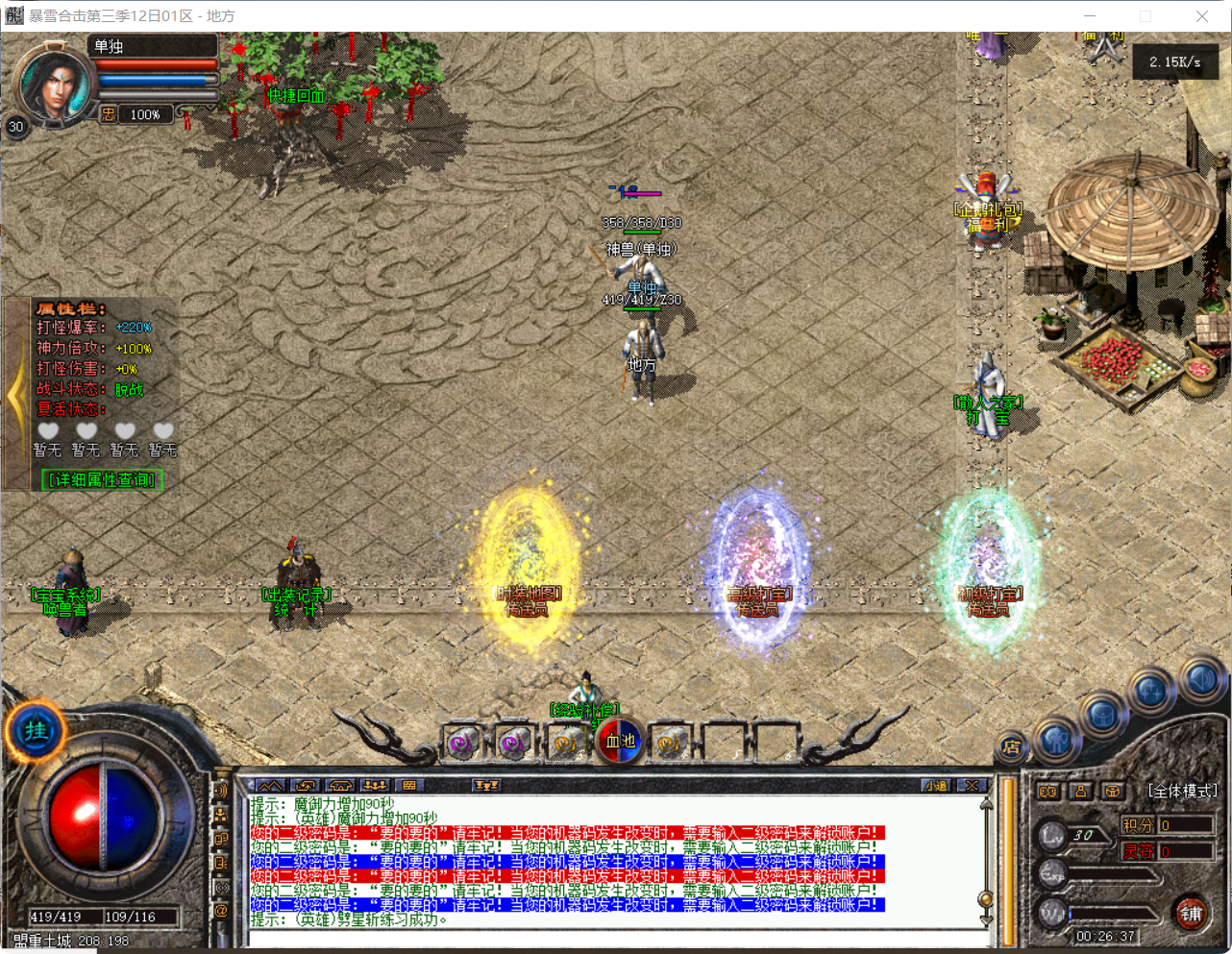The height and width of the screenshot is (954, 1232).
Task: Click the grid icon in the chat toolbar
Action: [409, 786]
